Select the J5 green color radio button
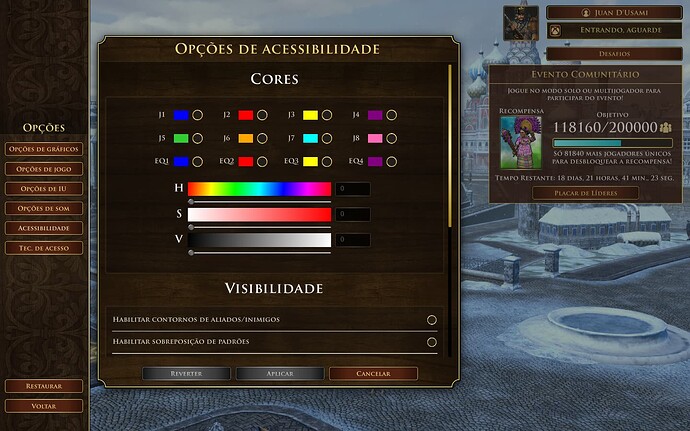The height and width of the screenshot is (431, 690). pyautogui.click(x=198, y=138)
